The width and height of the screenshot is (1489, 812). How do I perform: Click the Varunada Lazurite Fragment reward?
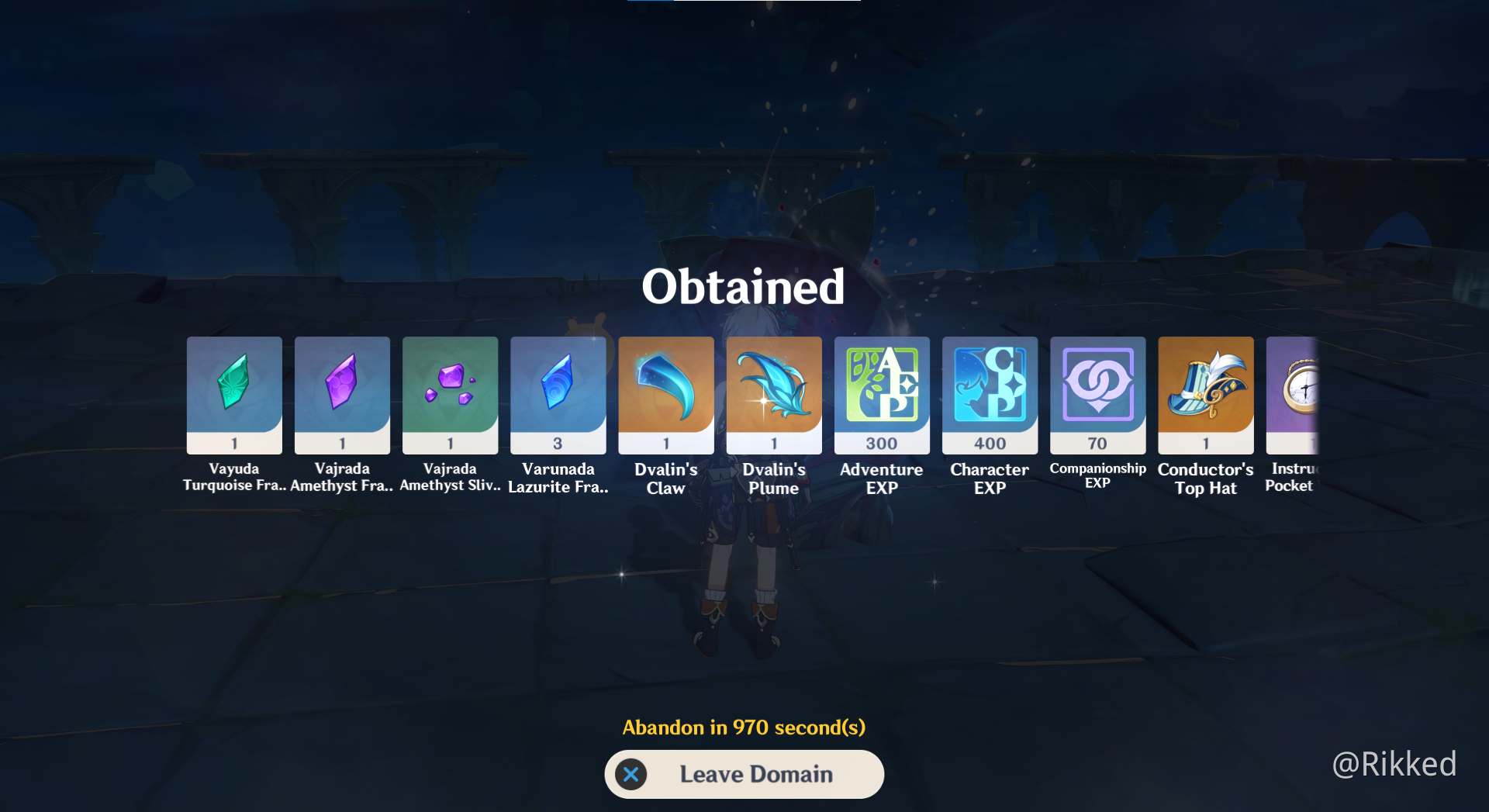558,395
